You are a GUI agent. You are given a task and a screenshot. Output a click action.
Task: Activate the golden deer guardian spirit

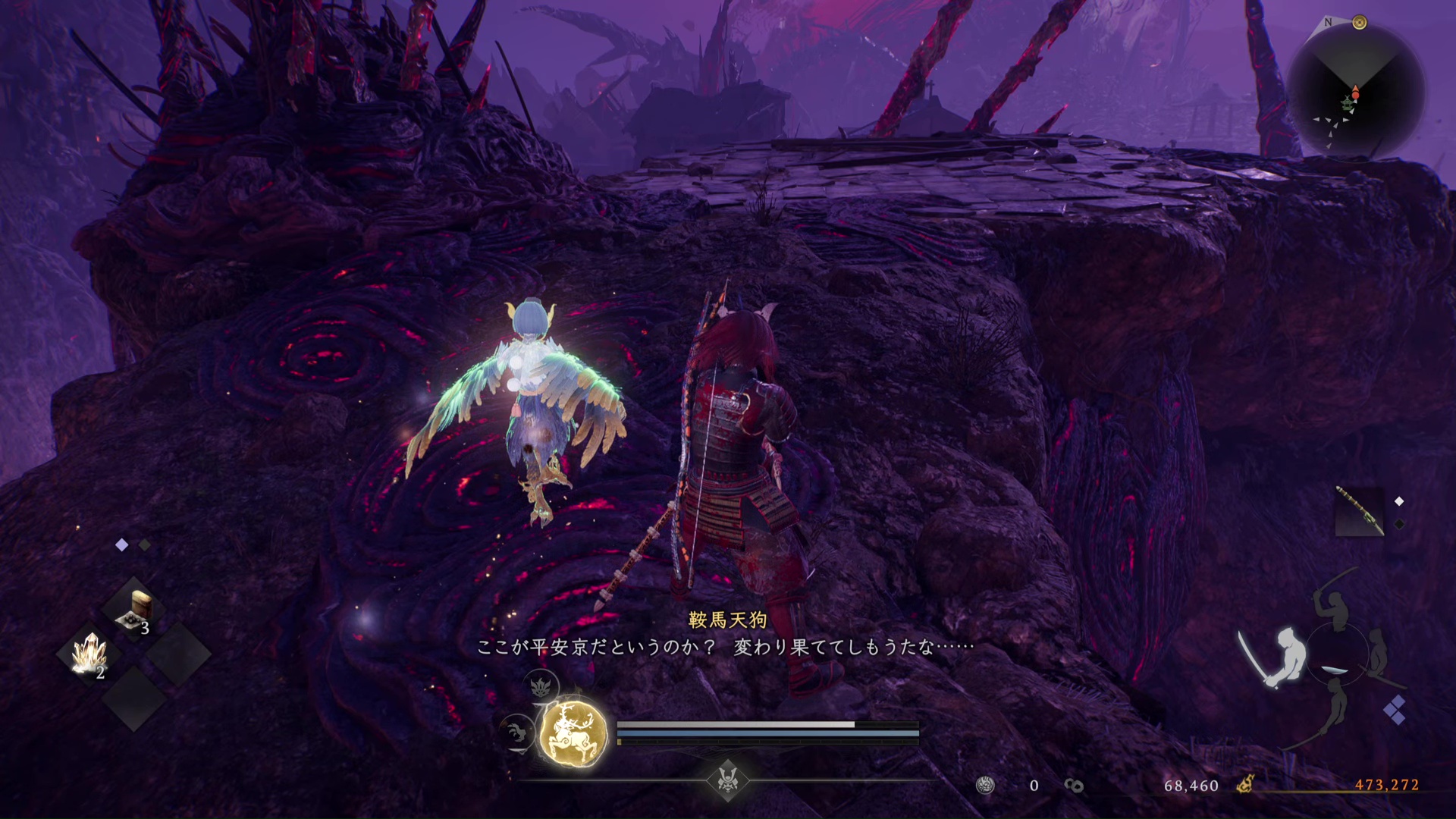[x=573, y=733]
